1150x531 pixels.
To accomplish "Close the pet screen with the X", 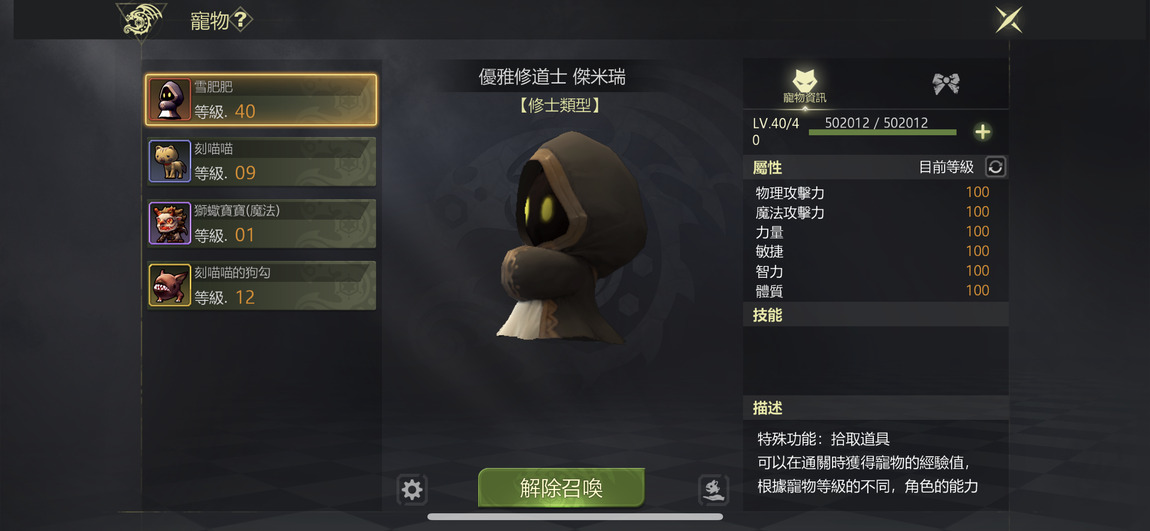I will (x=1008, y=20).
